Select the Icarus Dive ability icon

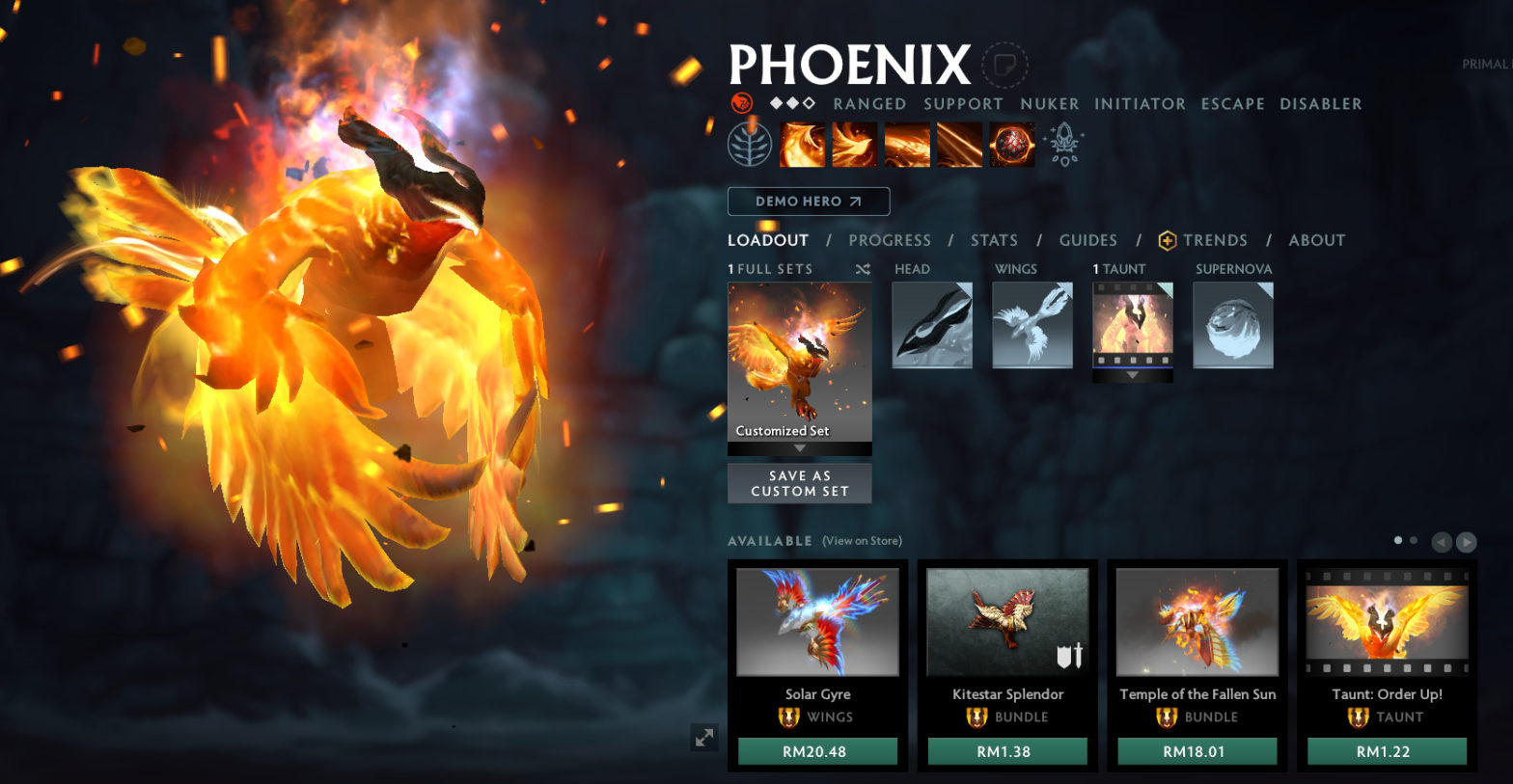click(x=803, y=145)
